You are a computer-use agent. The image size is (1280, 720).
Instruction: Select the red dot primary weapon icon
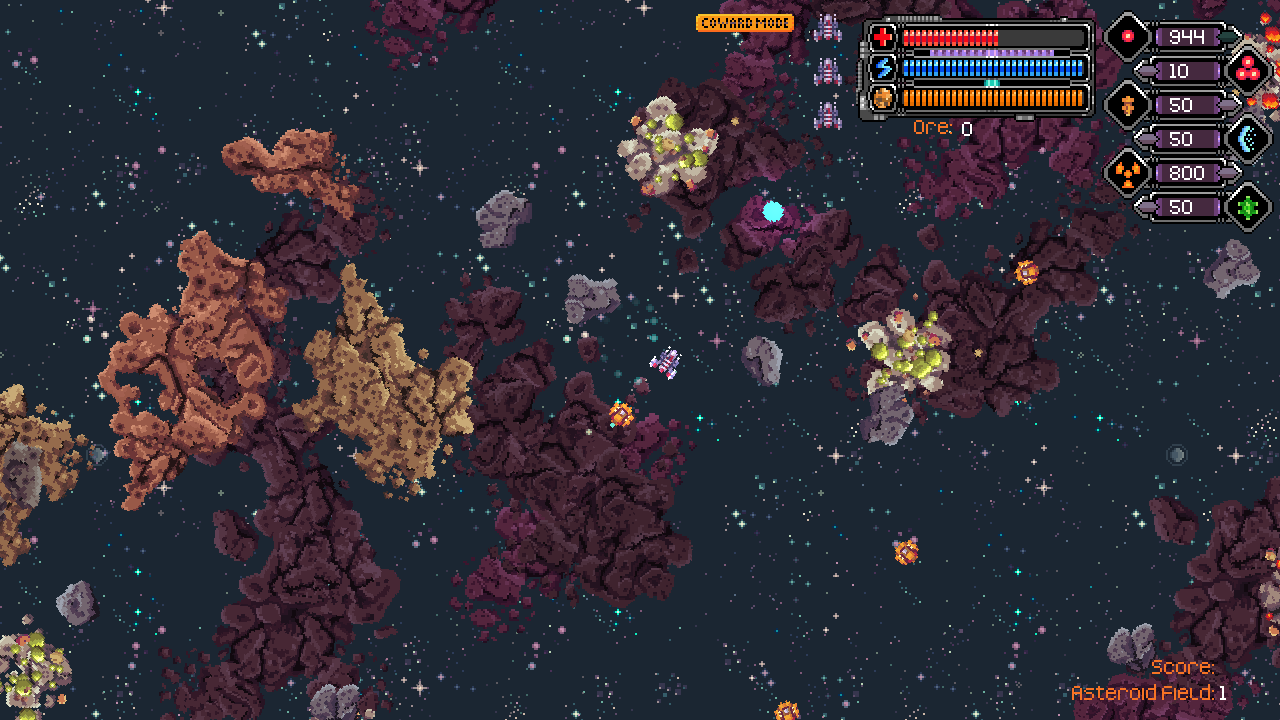tap(1127, 37)
